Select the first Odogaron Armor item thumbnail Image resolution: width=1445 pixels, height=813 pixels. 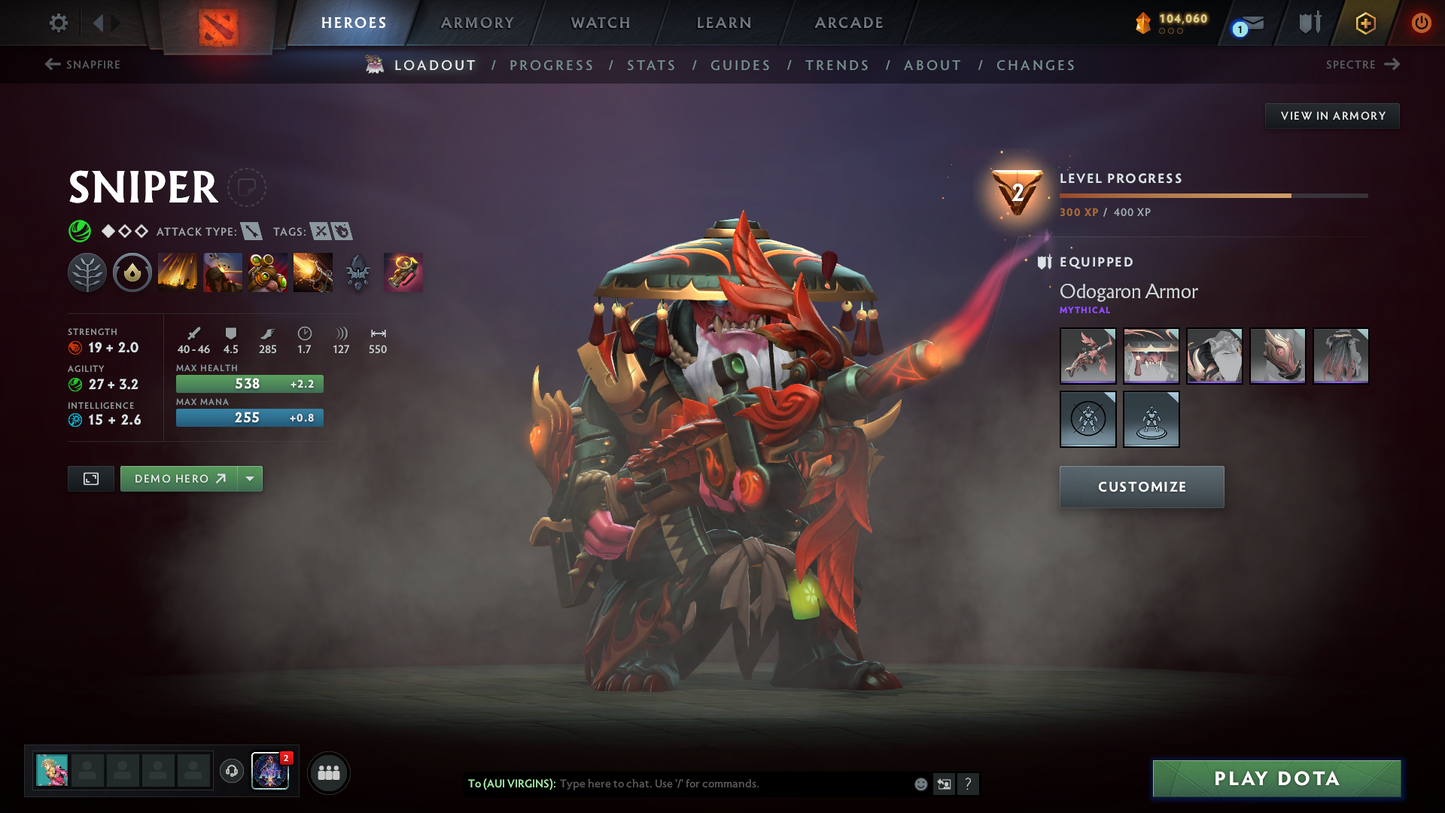[1088, 355]
